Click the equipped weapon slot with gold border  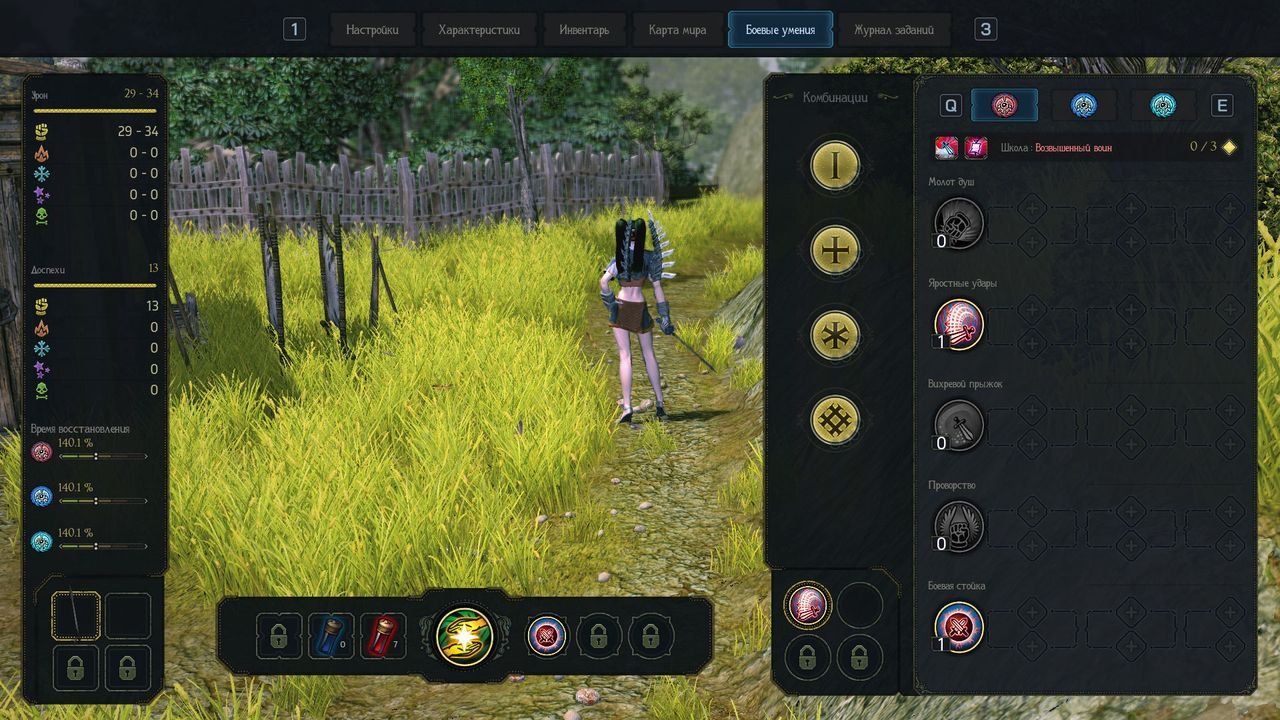(76, 616)
